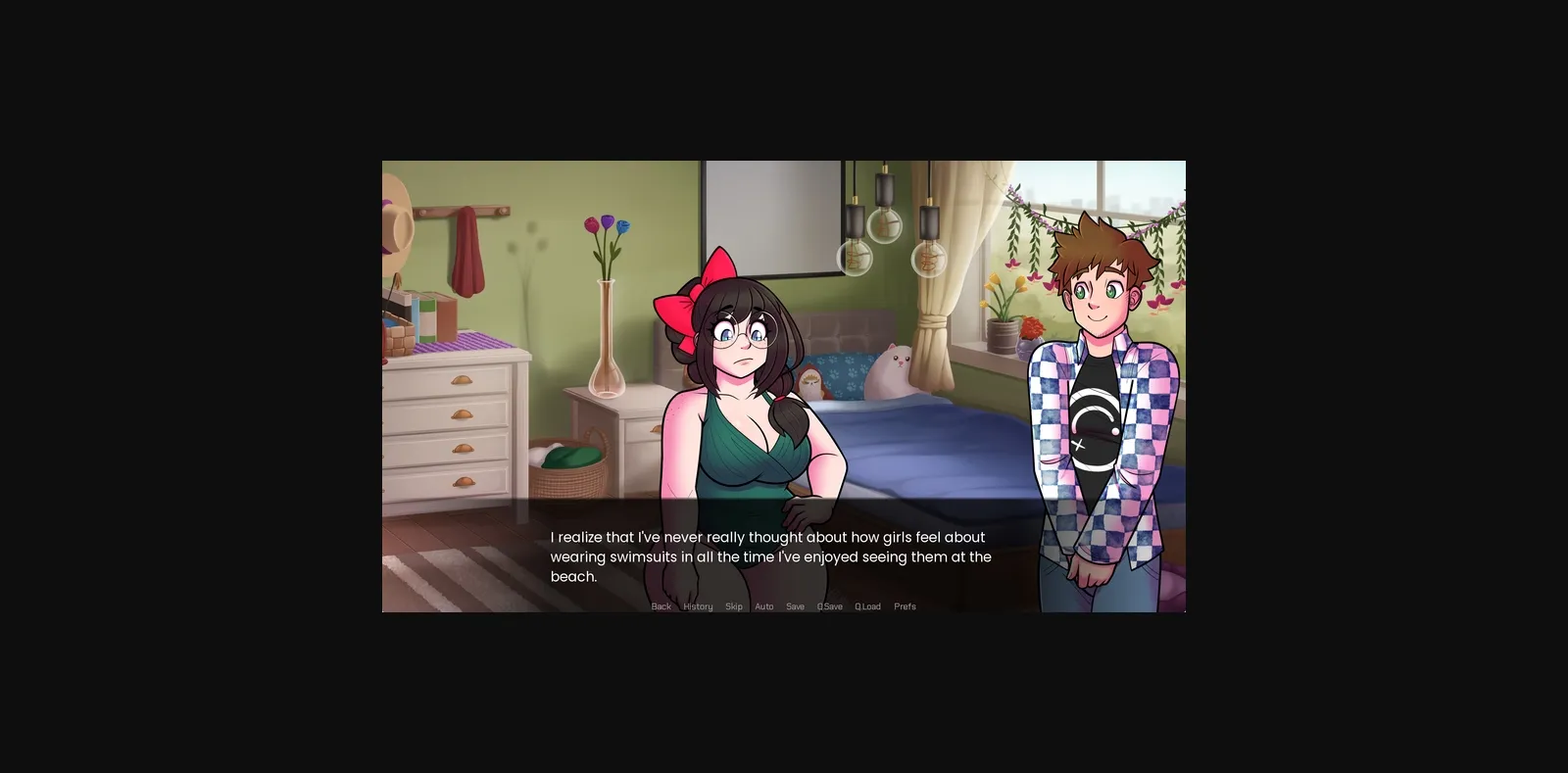Click Q.Load to load quick save
This screenshot has height=773, width=1568.
(866, 605)
